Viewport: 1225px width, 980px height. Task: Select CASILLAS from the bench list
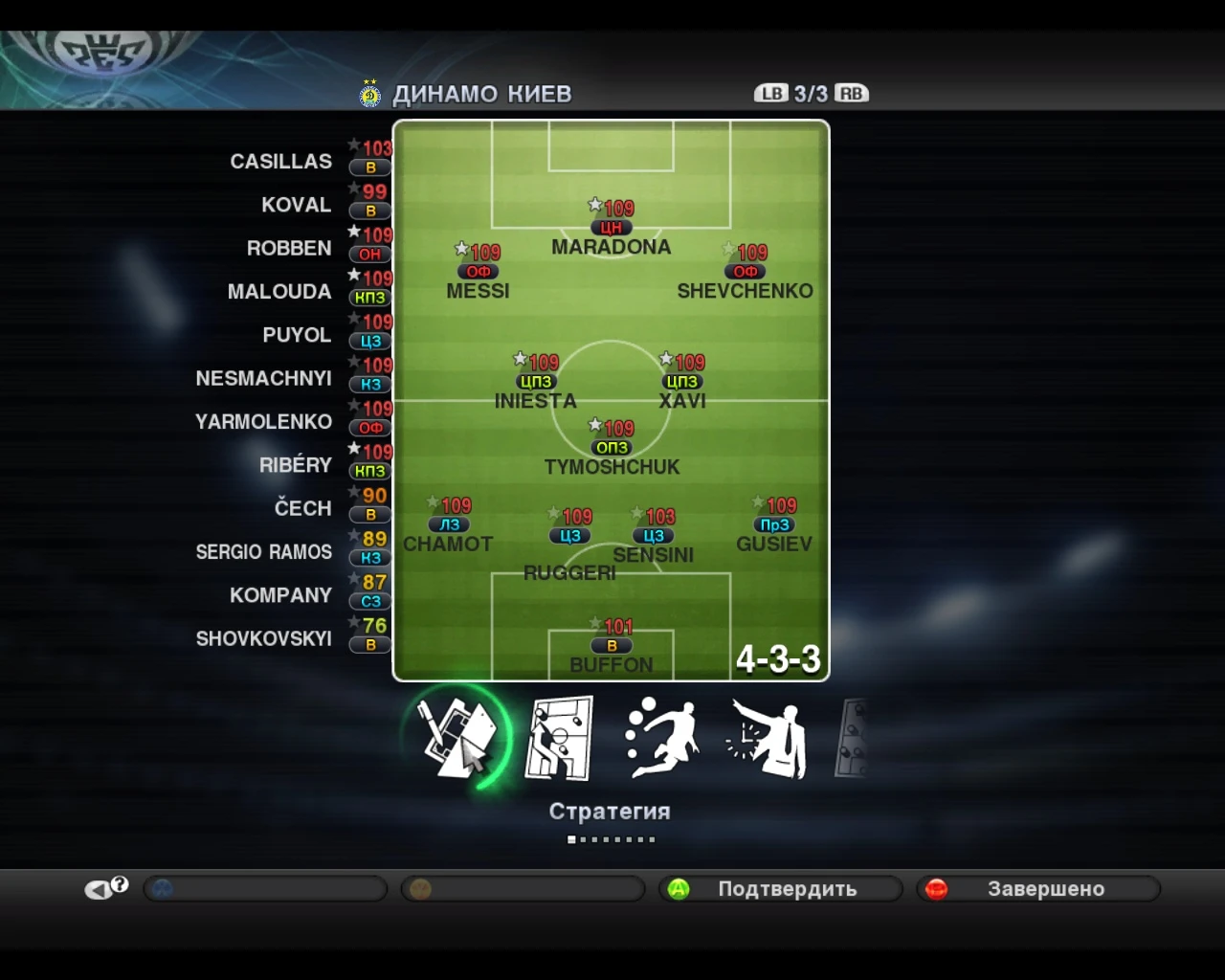click(x=281, y=161)
